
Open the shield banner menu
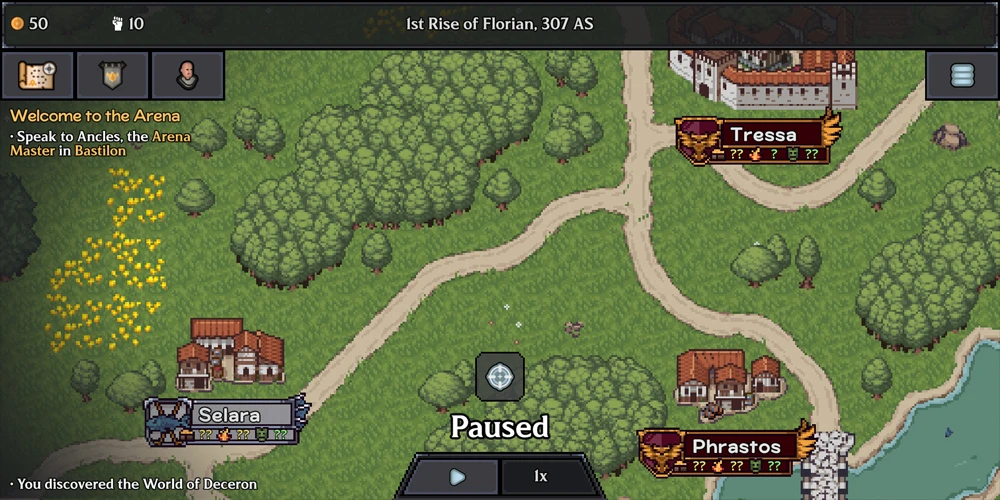click(112, 75)
